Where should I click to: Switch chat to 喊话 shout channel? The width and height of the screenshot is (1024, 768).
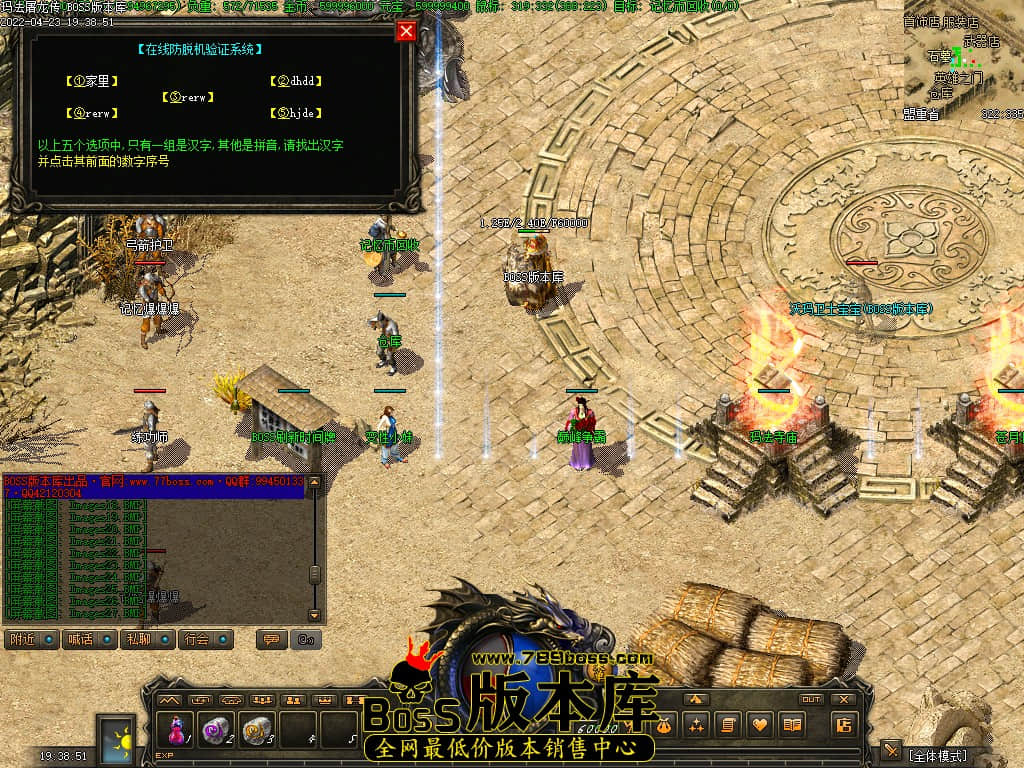[x=89, y=639]
